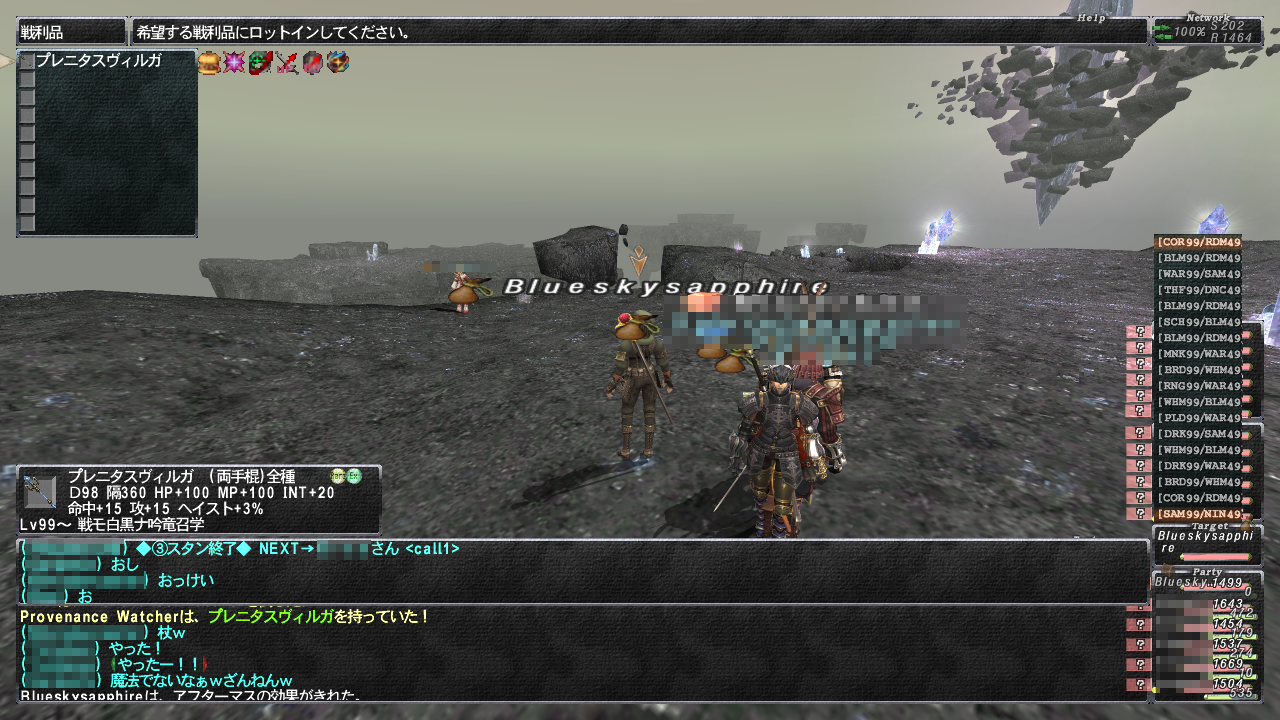Click the プレニタスヴィルガ item description icon
The height and width of the screenshot is (720, 1280).
[40, 492]
